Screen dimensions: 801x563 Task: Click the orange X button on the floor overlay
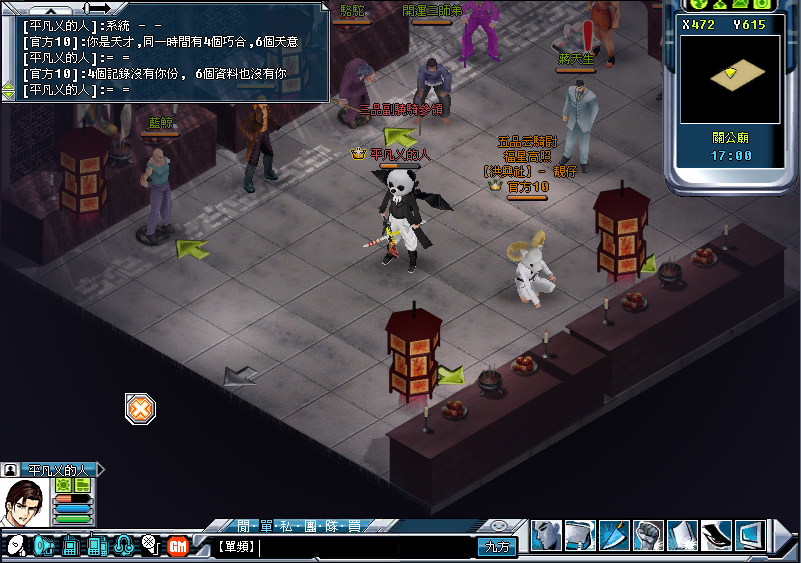pyautogui.click(x=141, y=408)
